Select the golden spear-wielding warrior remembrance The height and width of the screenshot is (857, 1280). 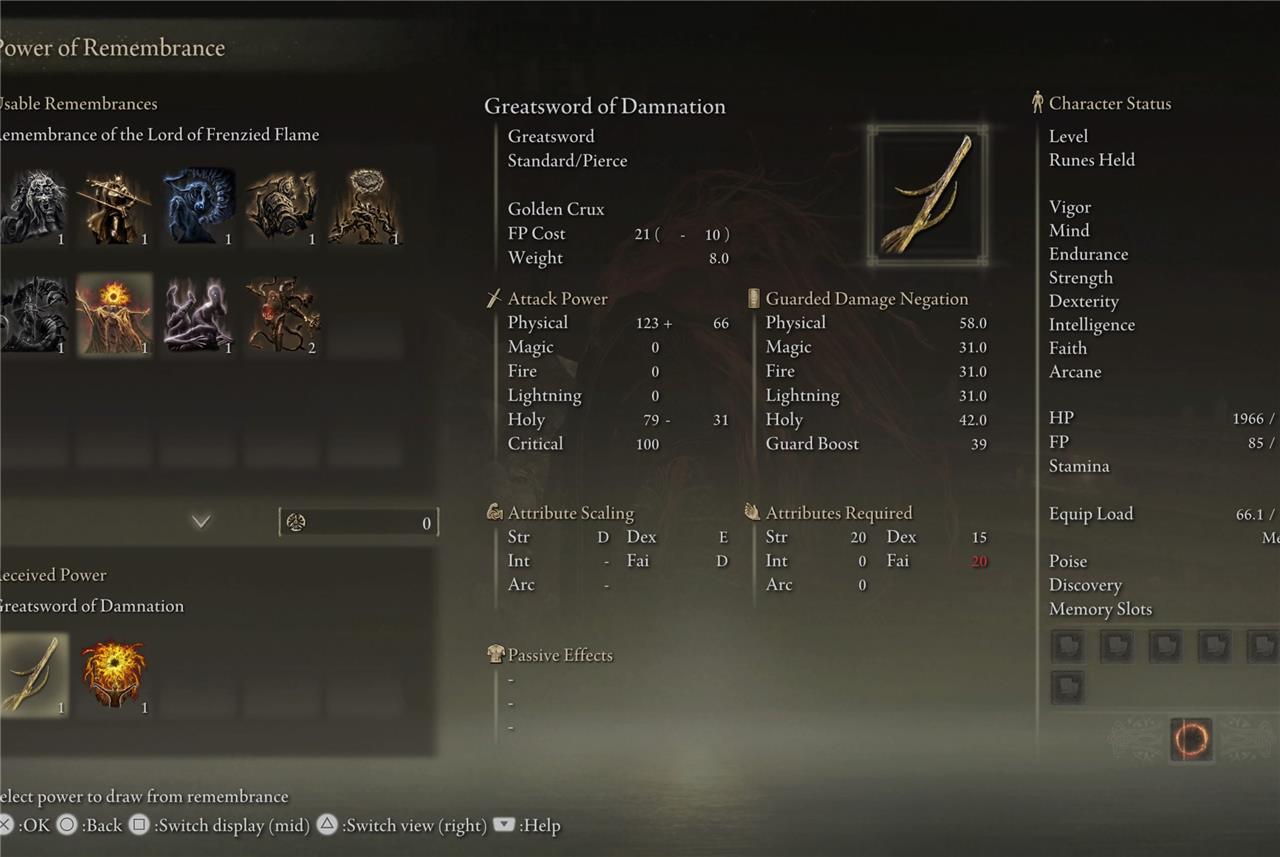[x=114, y=208]
